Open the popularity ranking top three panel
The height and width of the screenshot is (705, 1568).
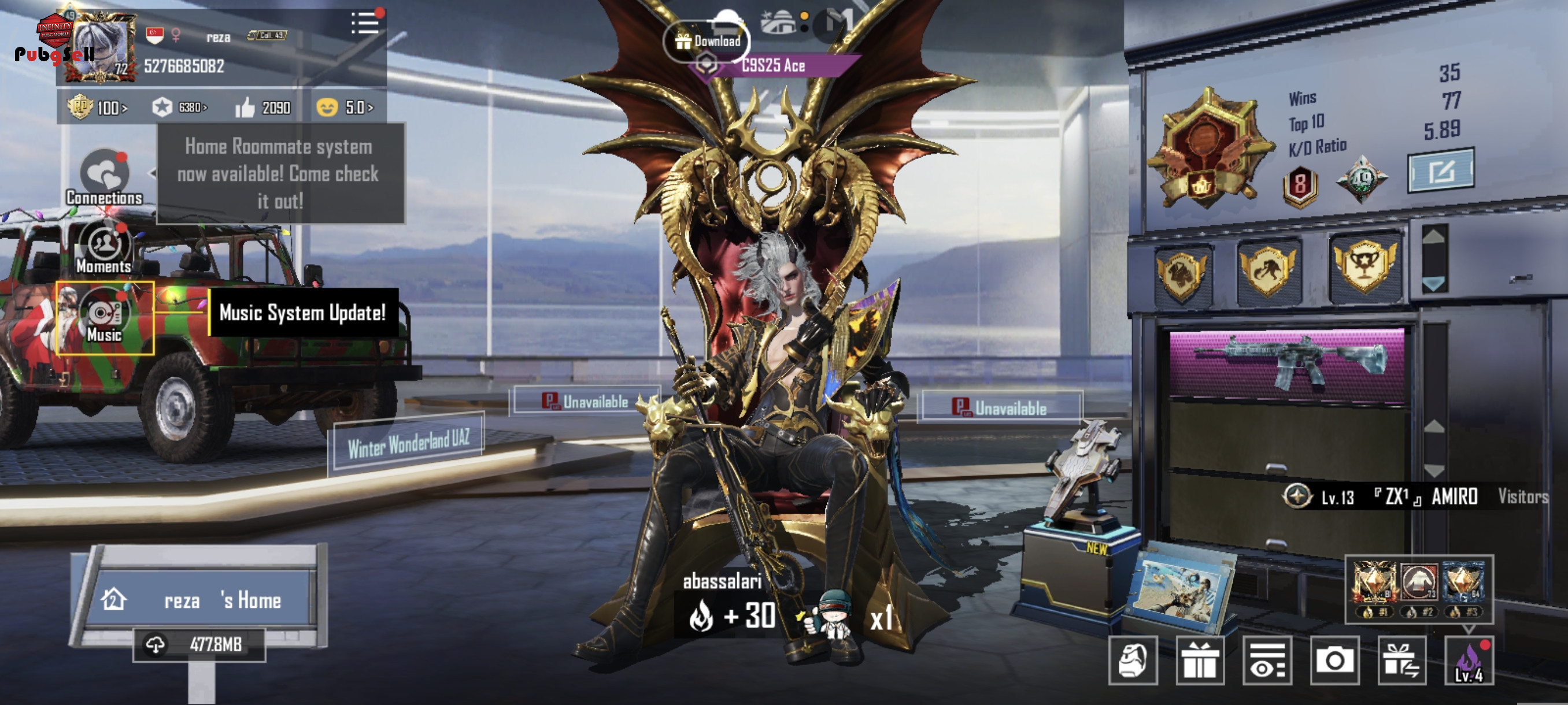click(x=1419, y=589)
